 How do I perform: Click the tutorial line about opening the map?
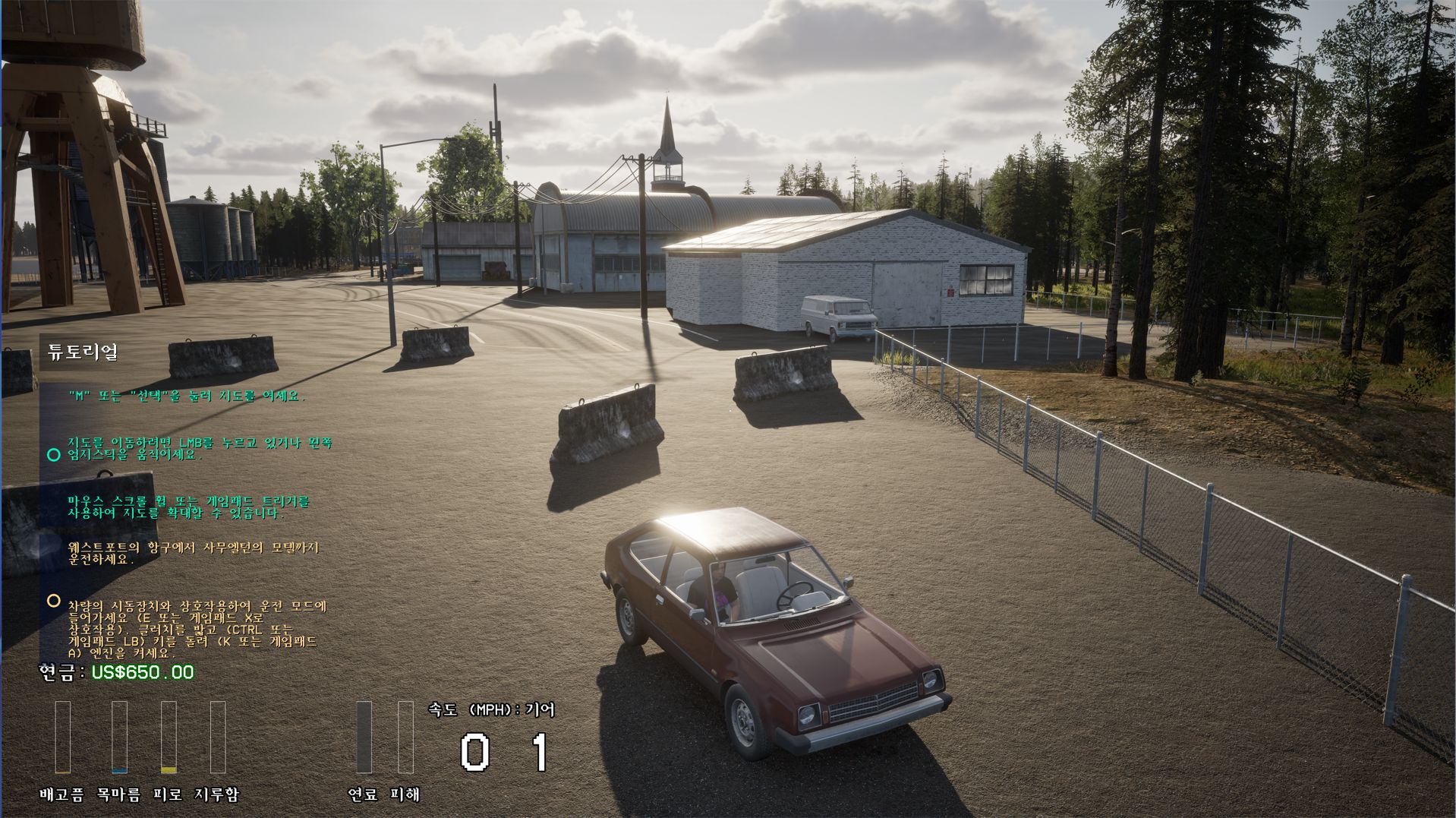186,396
